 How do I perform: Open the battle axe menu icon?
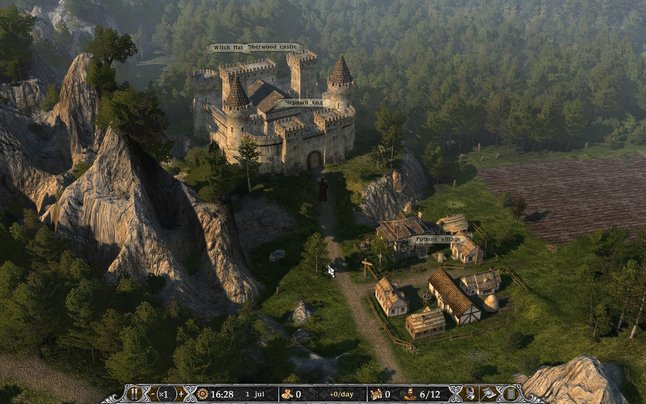click(x=490, y=393)
